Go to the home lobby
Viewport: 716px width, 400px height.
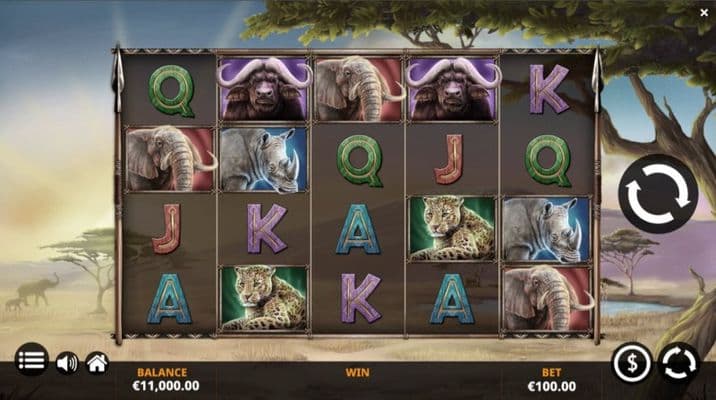(97, 362)
